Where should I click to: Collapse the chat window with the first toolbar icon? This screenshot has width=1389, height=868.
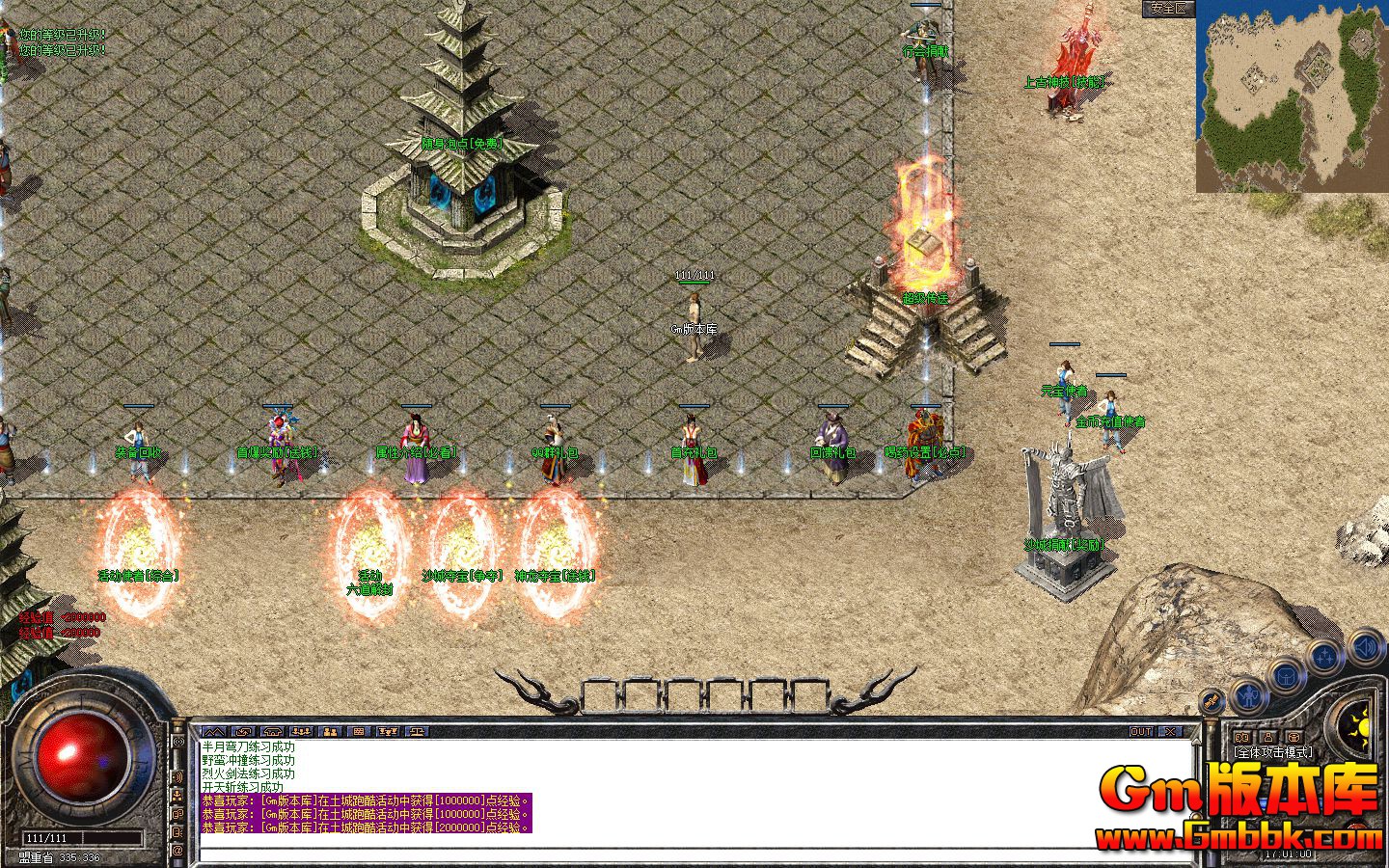coord(215,731)
